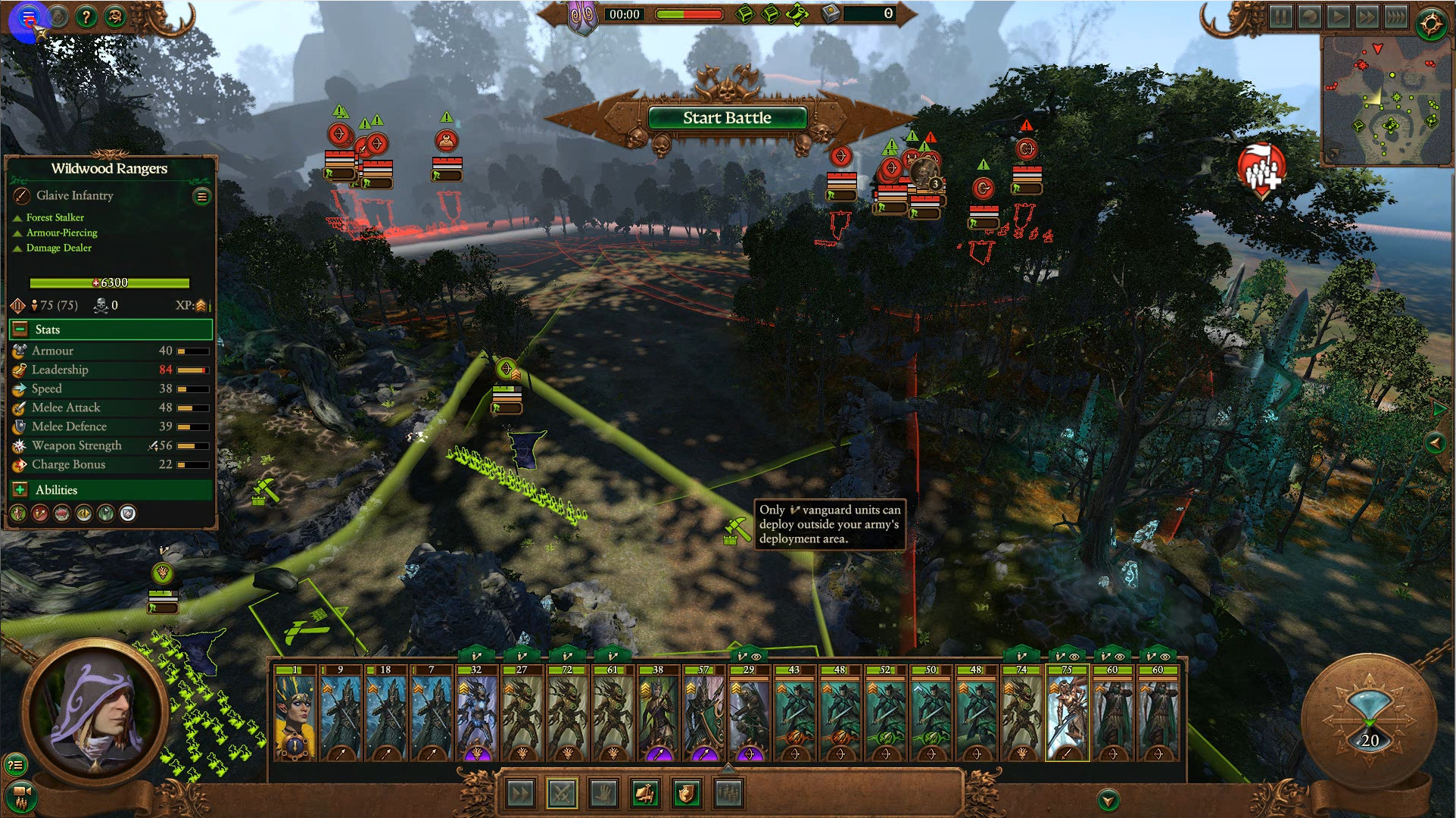
Task: Open the main game menu
Action: pos(29,17)
